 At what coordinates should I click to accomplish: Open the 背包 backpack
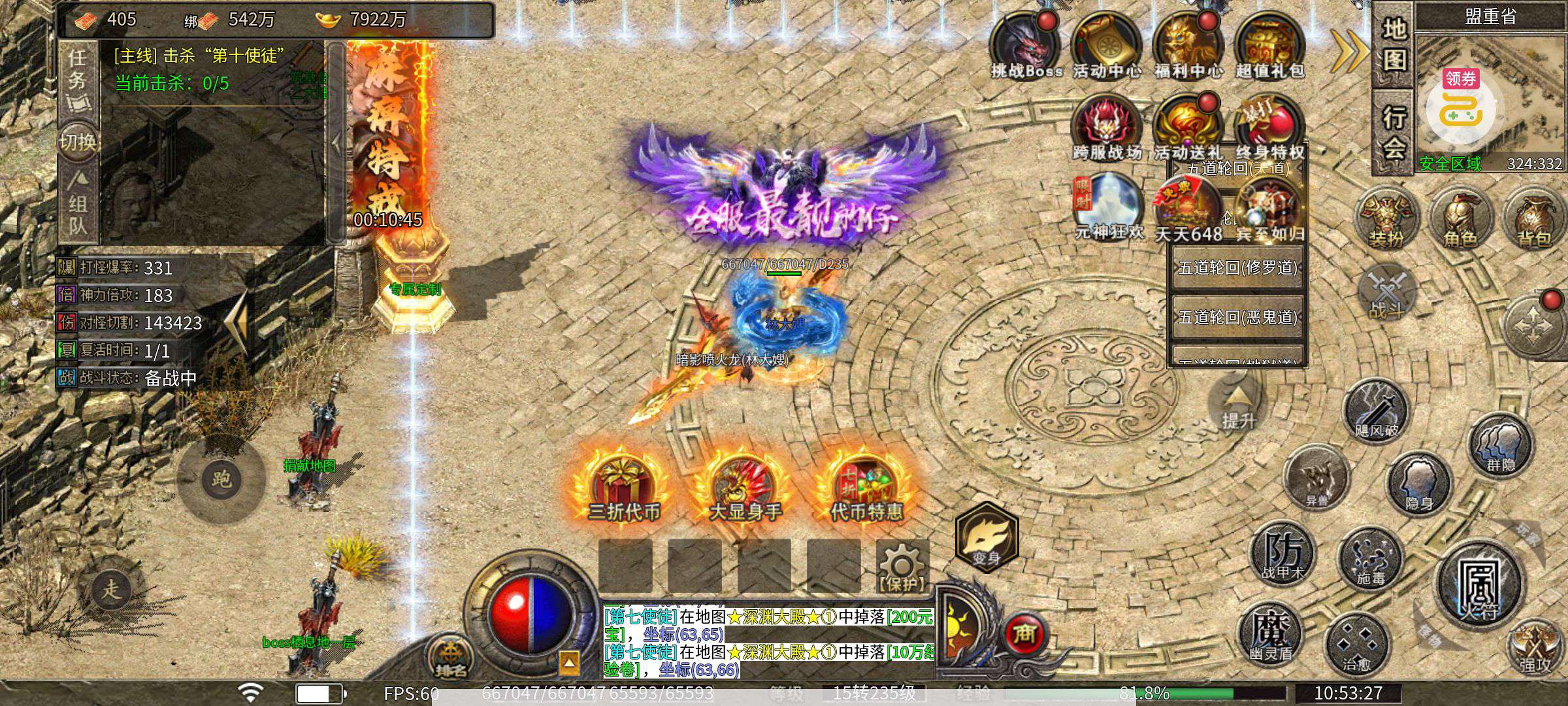(1533, 219)
